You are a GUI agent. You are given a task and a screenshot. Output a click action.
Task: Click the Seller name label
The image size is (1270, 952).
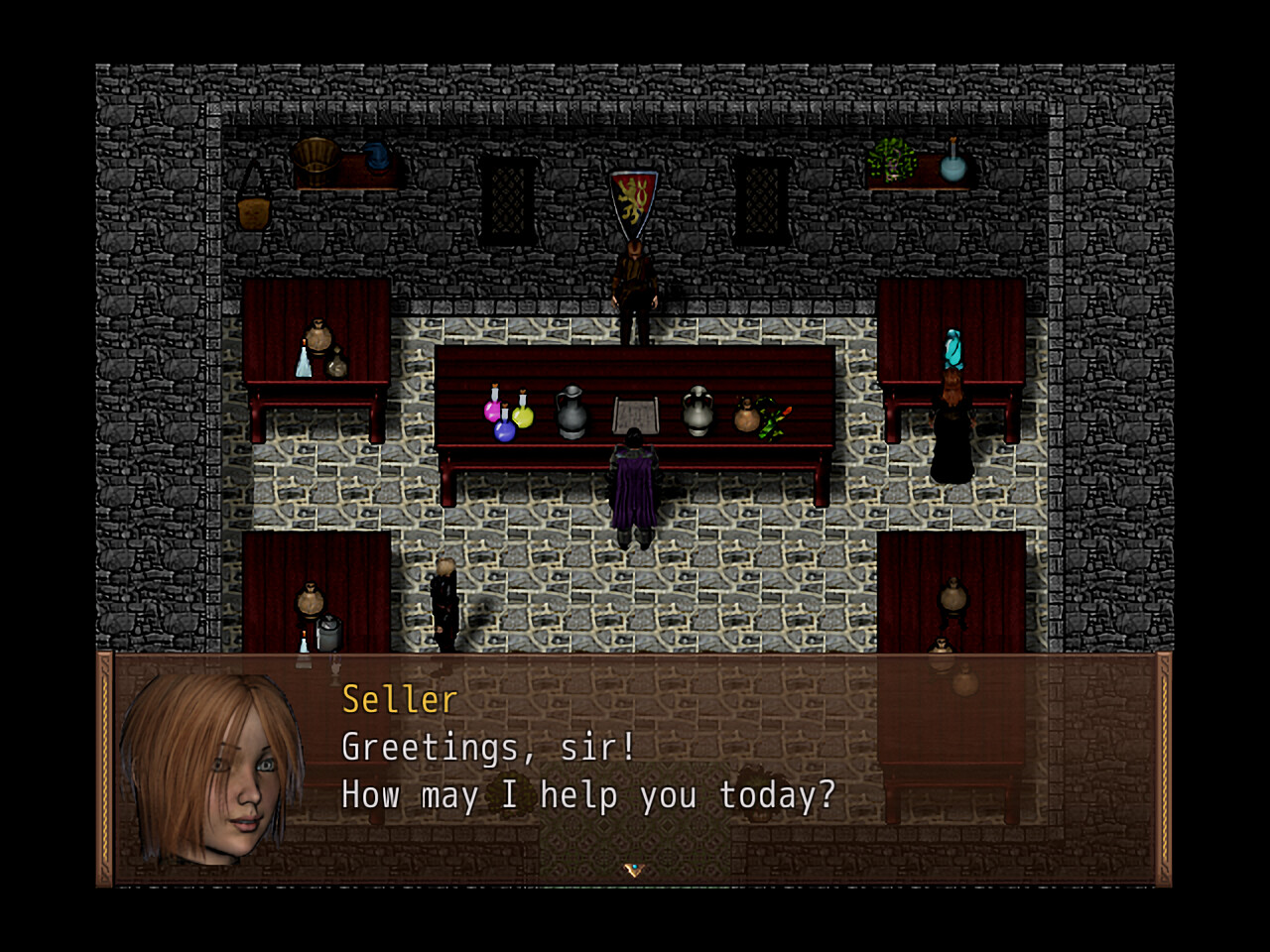[x=398, y=700]
